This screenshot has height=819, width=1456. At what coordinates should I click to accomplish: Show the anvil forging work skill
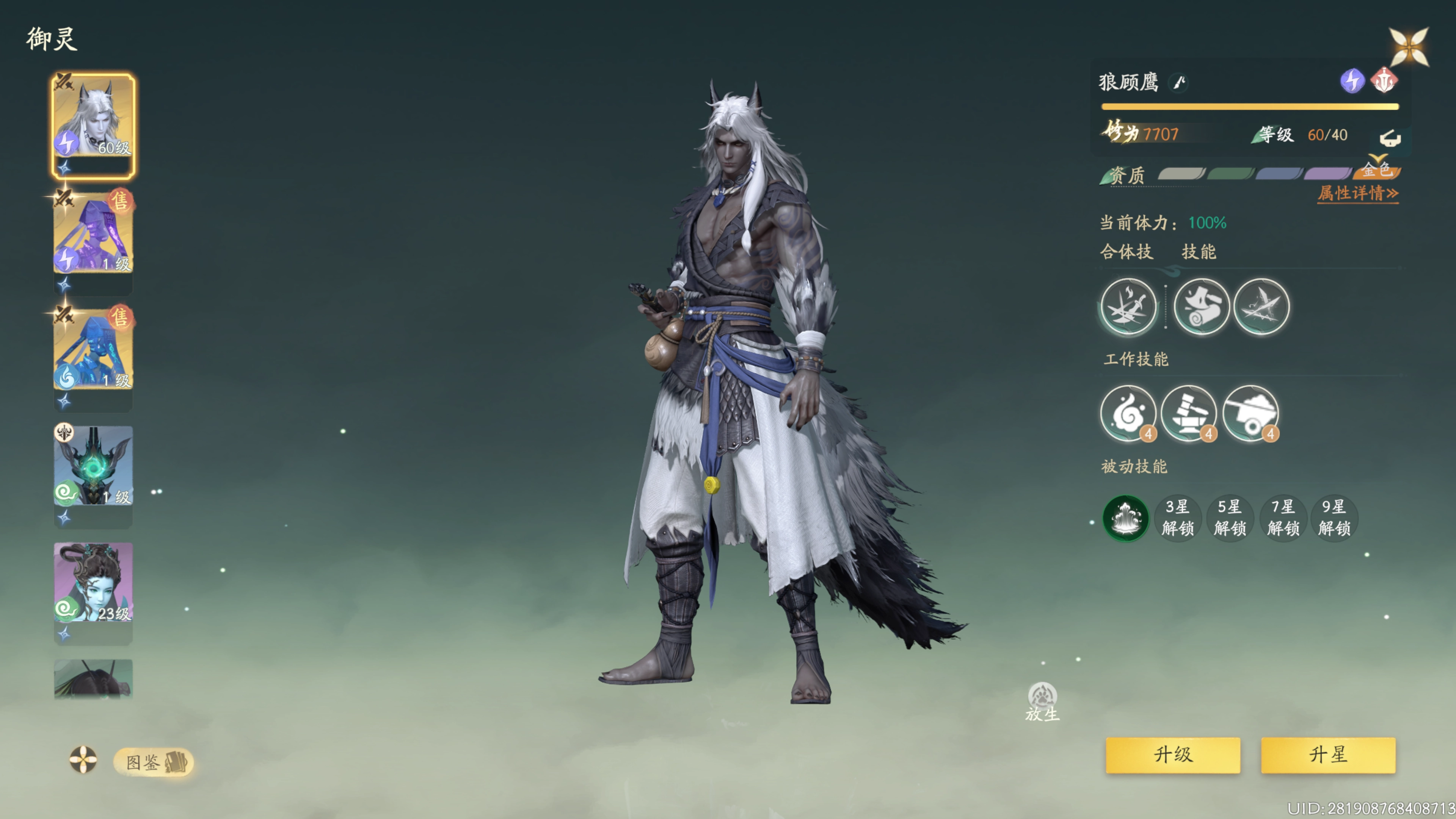tap(1189, 413)
